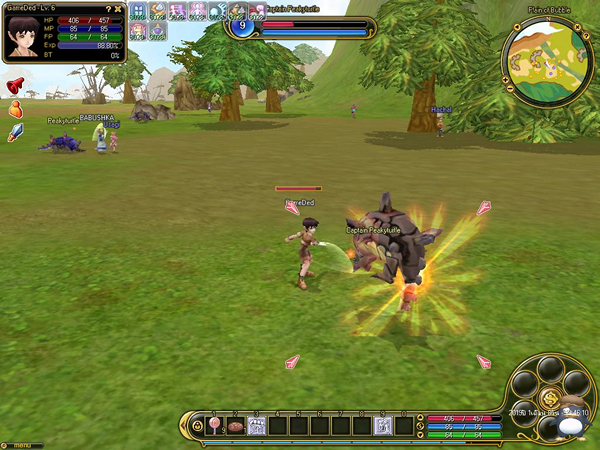The image size is (600, 450).
Task: Zoom out the minimap with the minus button
Action: click(508, 86)
